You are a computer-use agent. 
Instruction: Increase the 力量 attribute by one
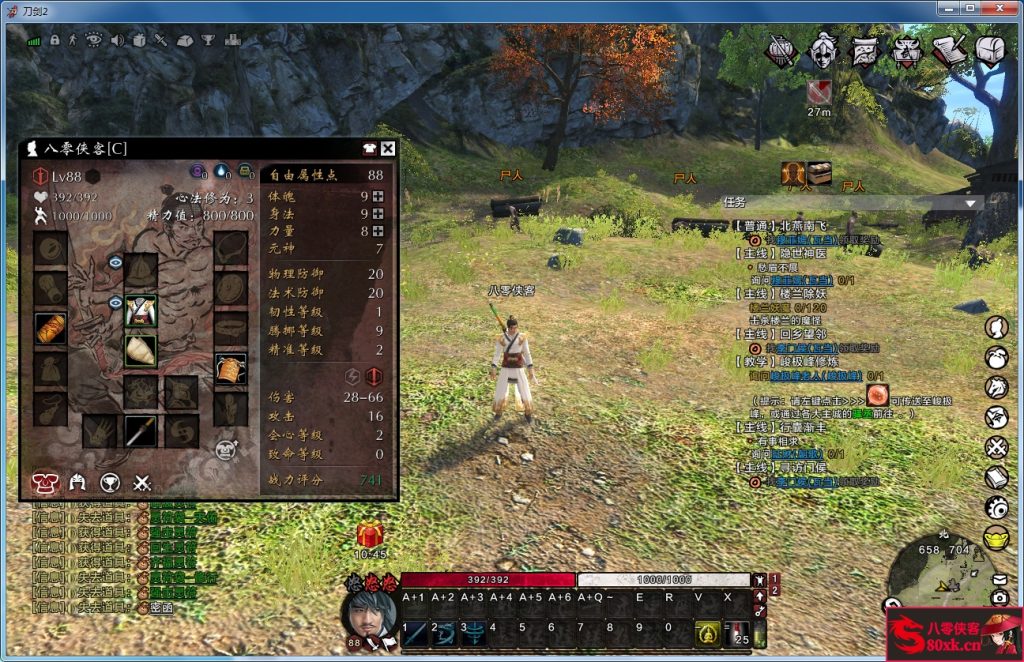point(378,230)
